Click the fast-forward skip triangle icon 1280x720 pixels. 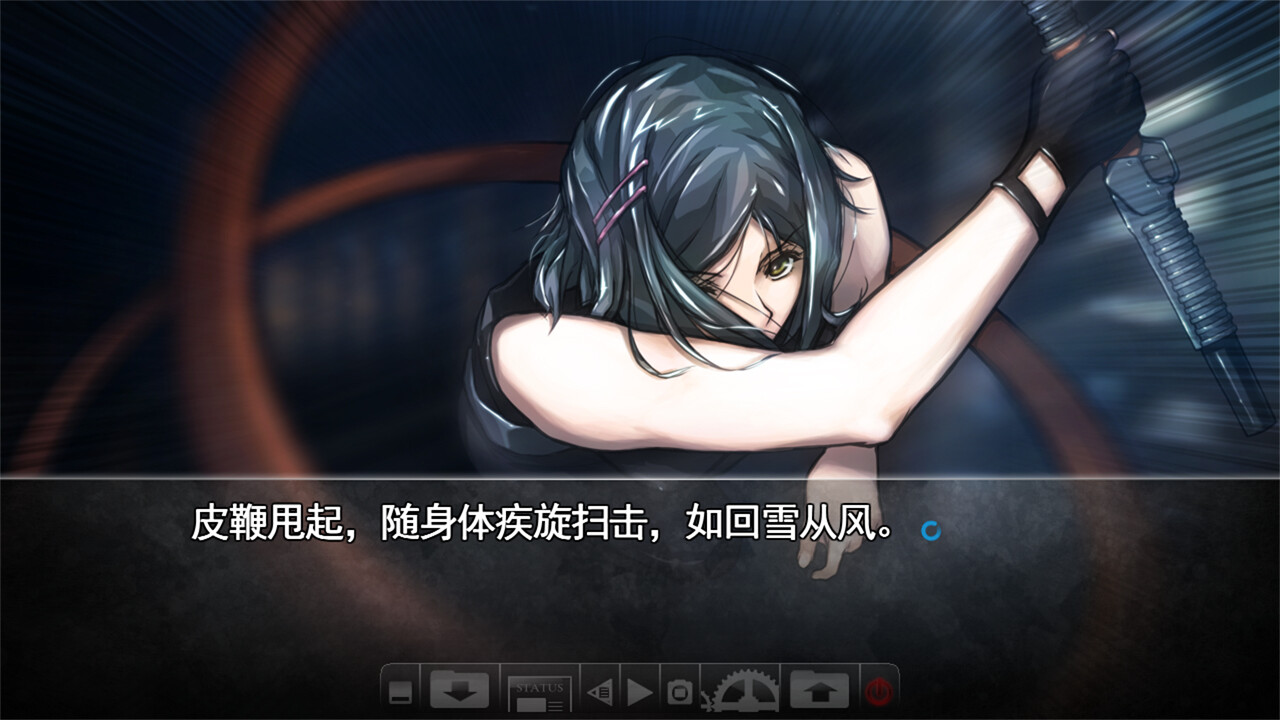pos(640,692)
